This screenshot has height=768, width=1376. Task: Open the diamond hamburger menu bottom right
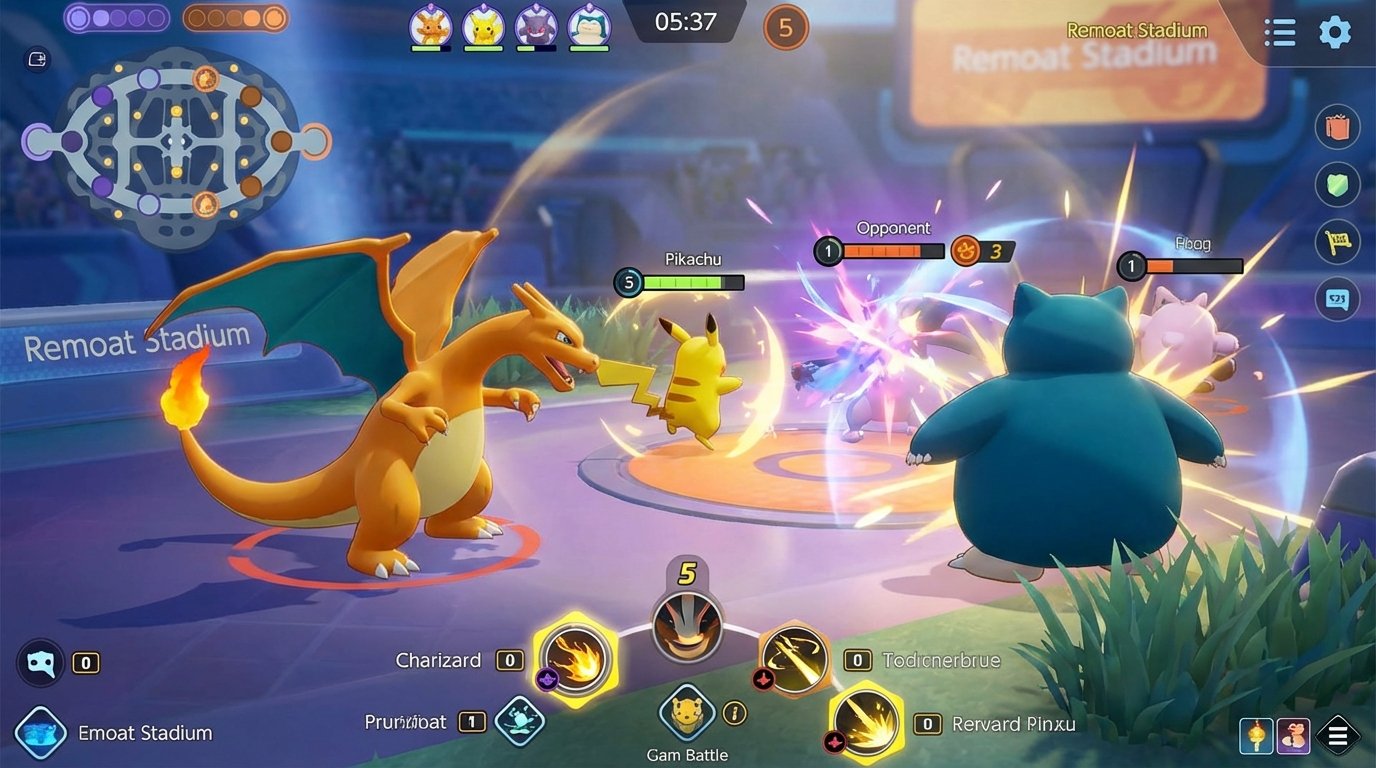1338,735
